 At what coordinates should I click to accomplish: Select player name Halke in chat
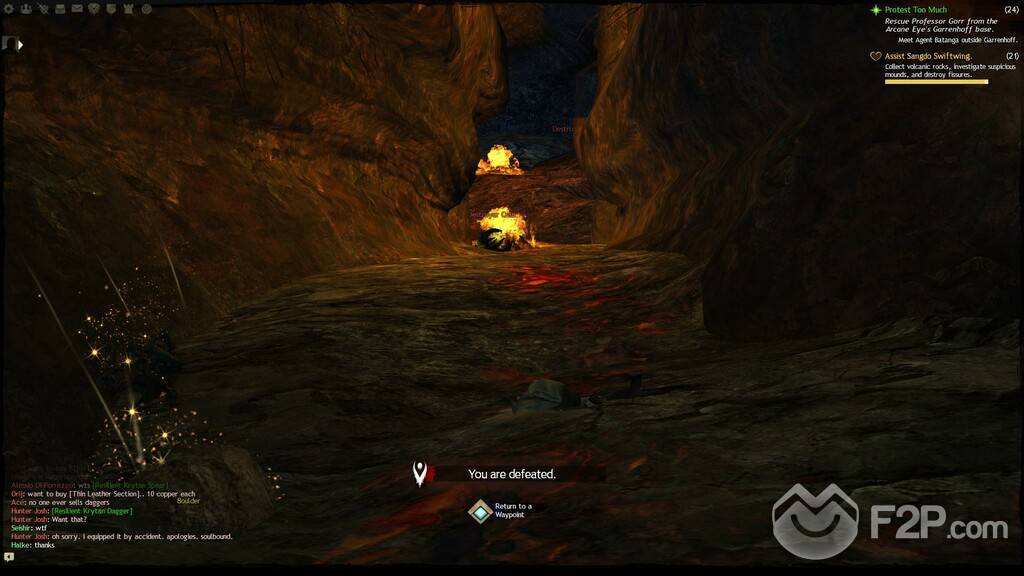(x=20, y=545)
